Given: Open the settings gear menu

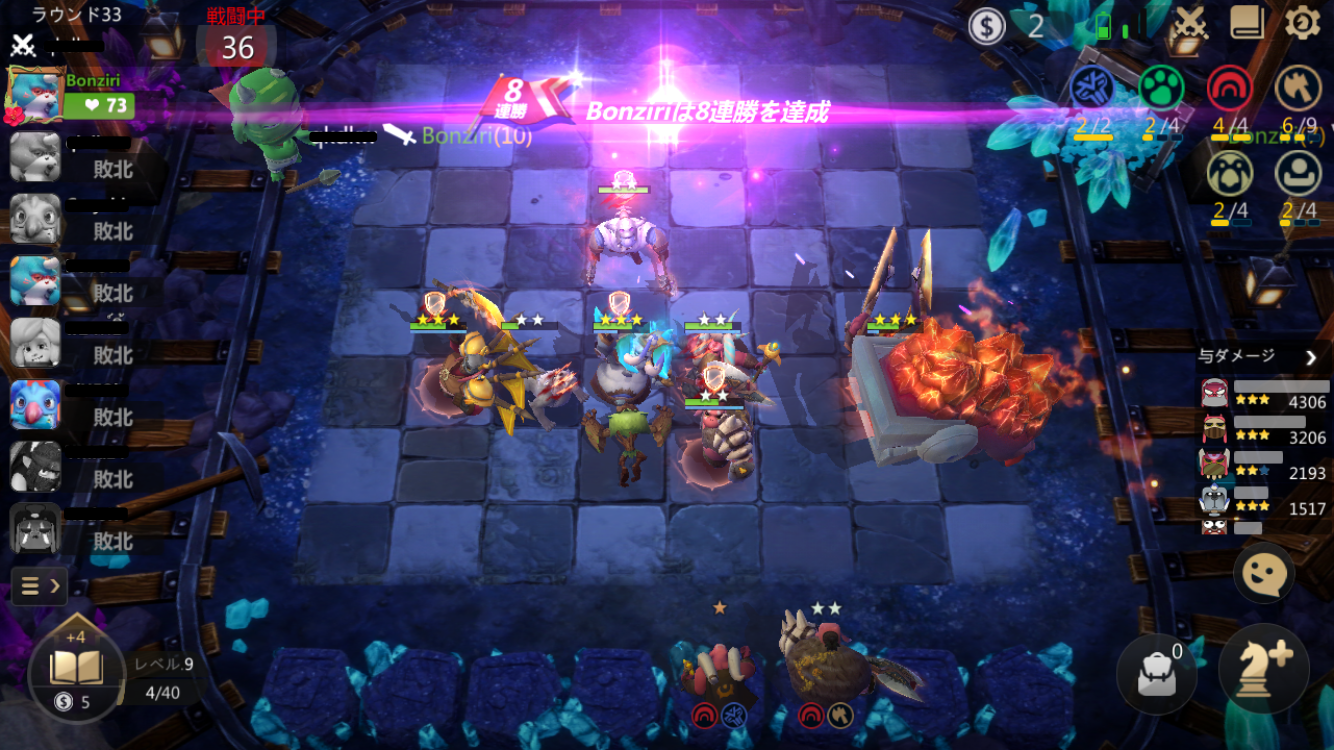Looking at the screenshot, I should (x=1302, y=23).
